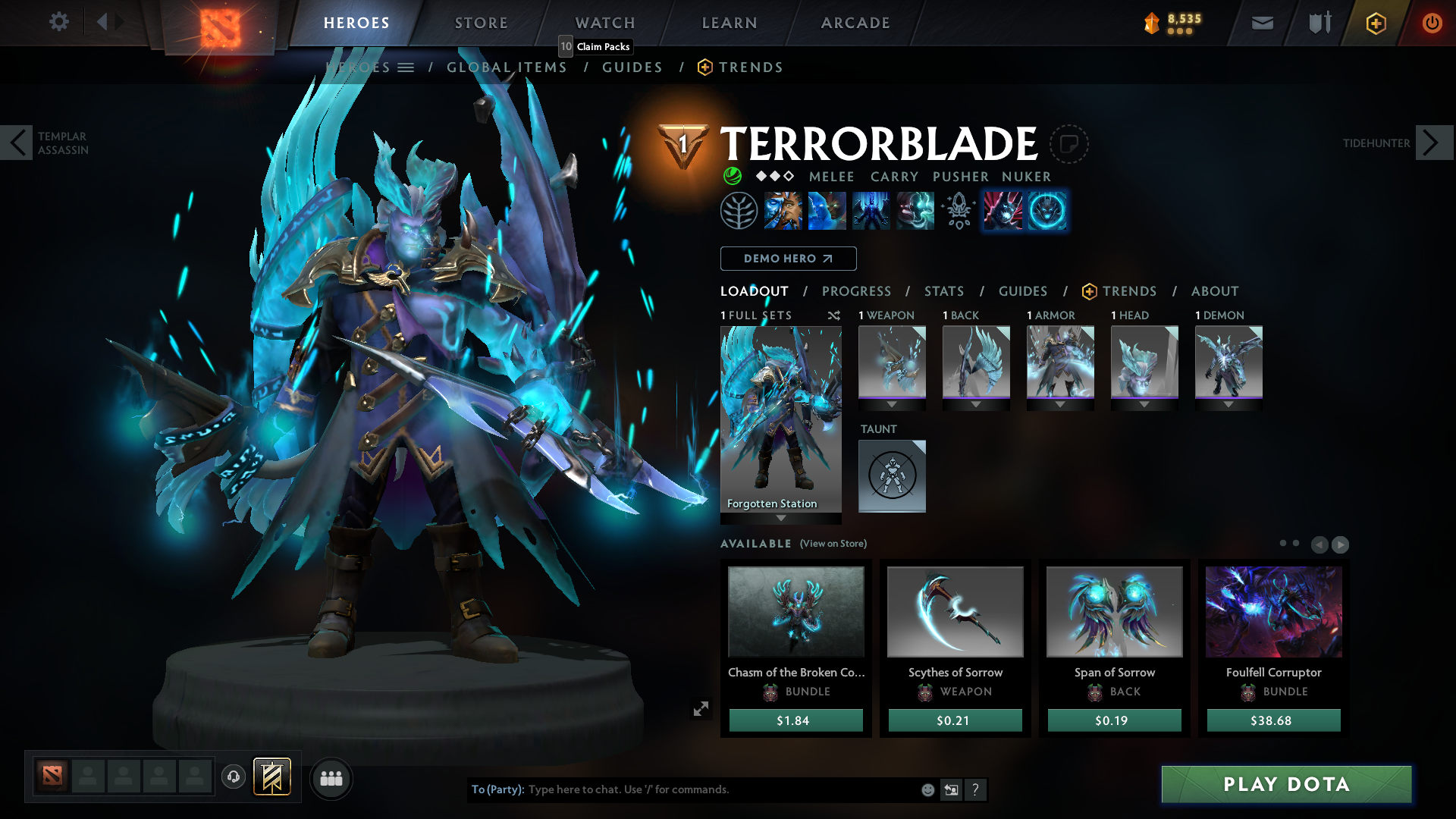The width and height of the screenshot is (1456, 819).
Task: Open the notifications envelope at top right
Action: [x=1261, y=23]
